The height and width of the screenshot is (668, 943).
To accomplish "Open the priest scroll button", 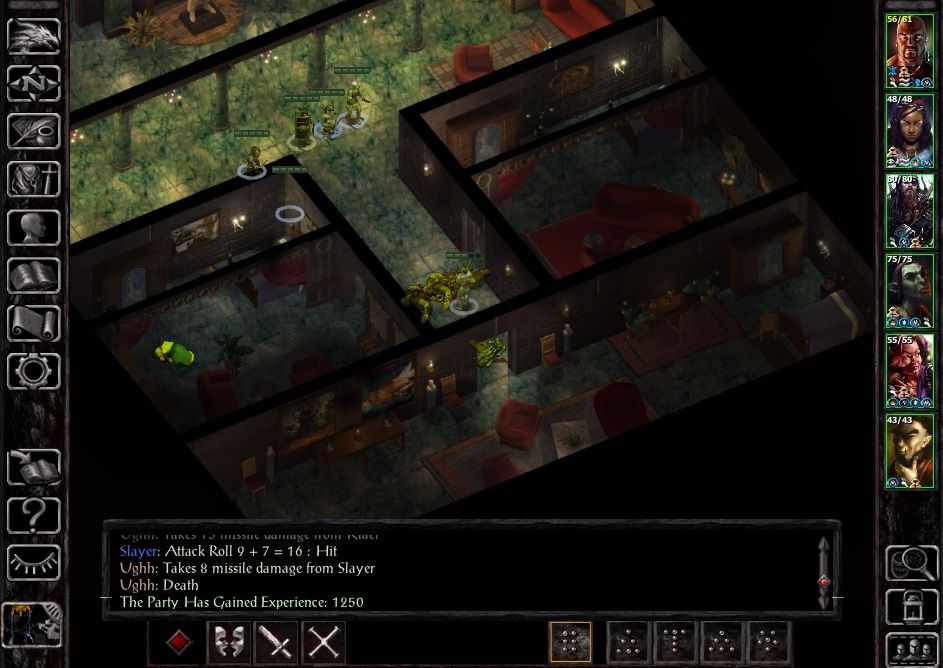I will (34, 323).
